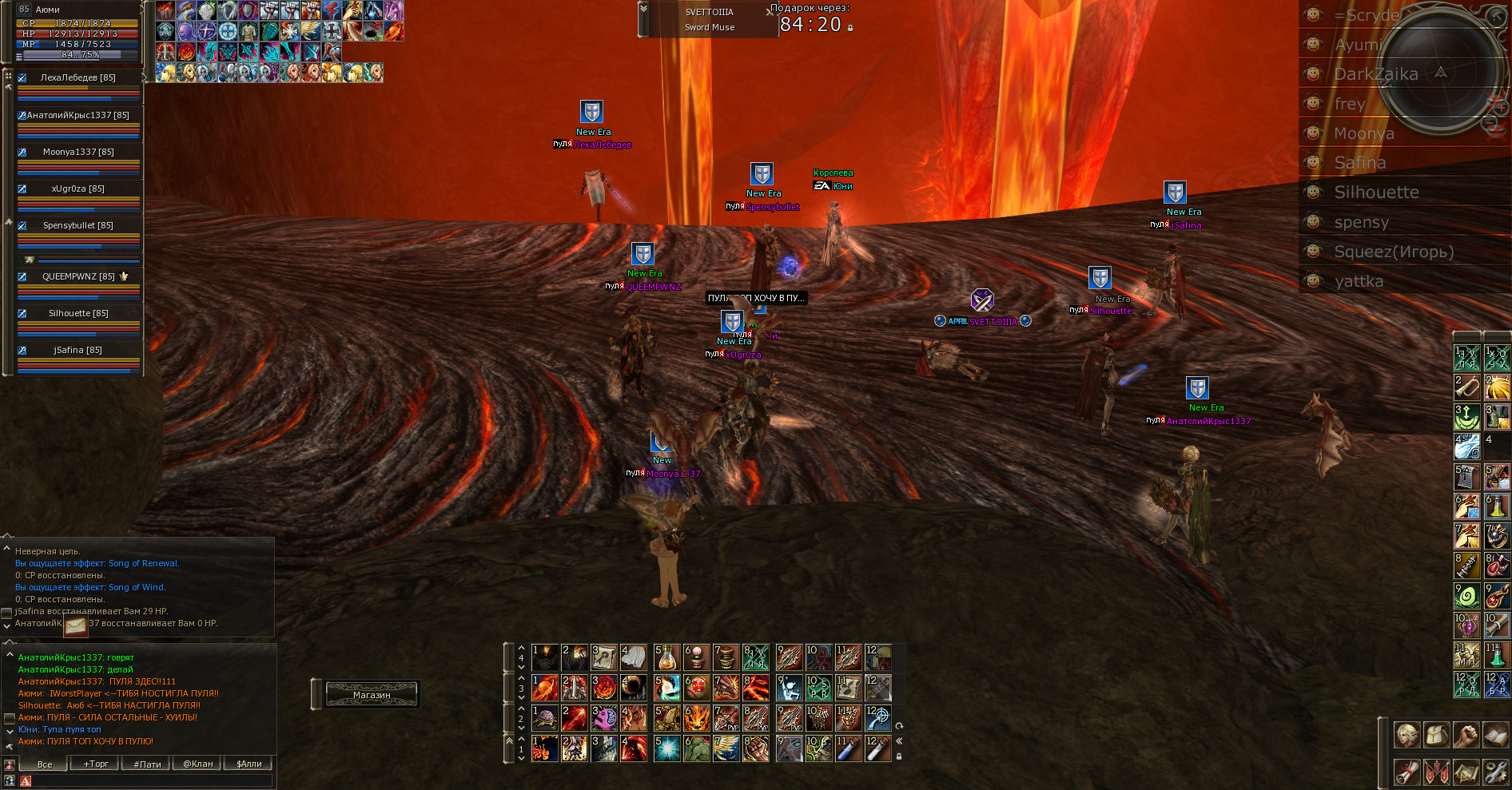Select the @Клан chat tab
Screen dimensions: 1512x790
(x=198, y=764)
